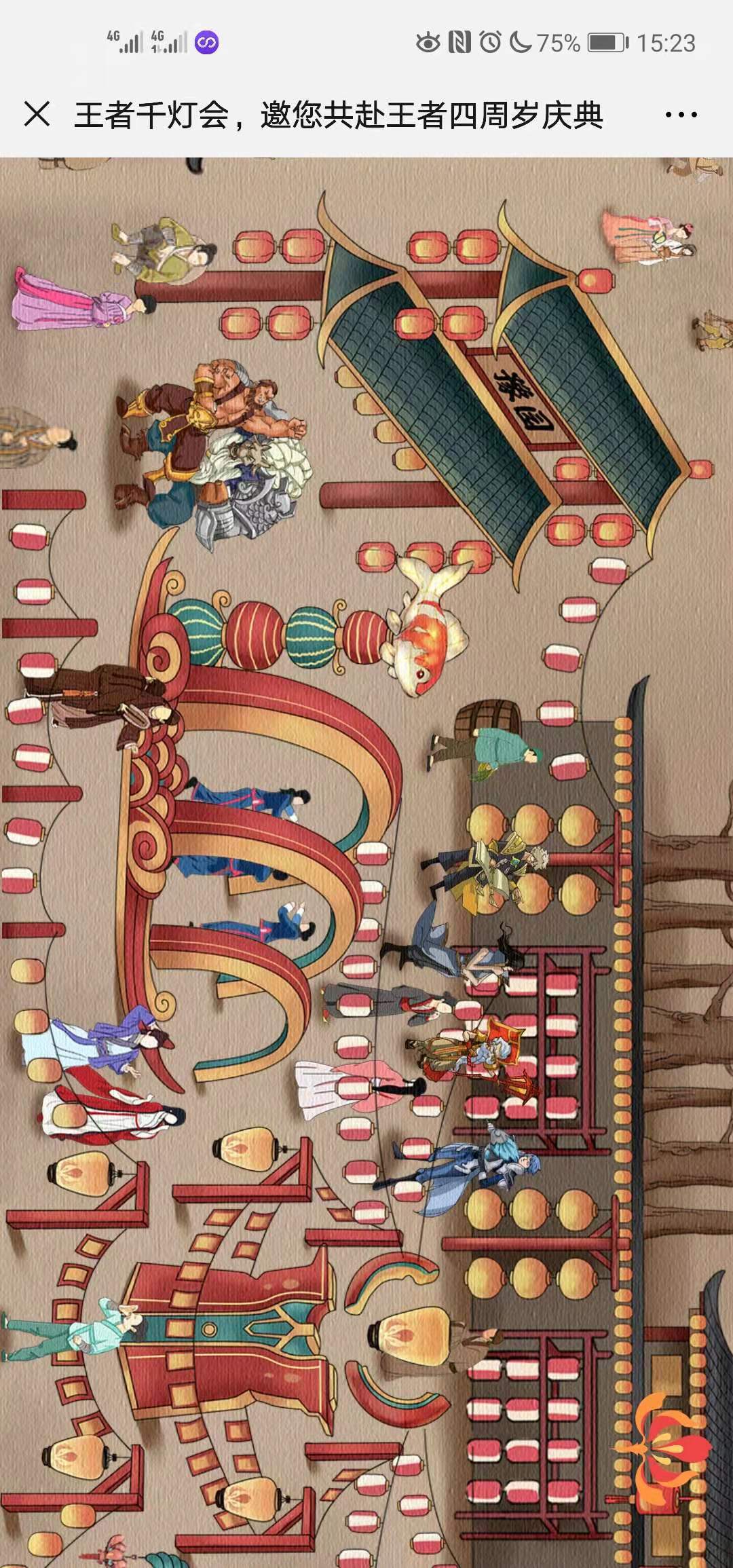Open the three-dot more options menu
Viewport: 733px width, 1568px height.
(681, 115)
